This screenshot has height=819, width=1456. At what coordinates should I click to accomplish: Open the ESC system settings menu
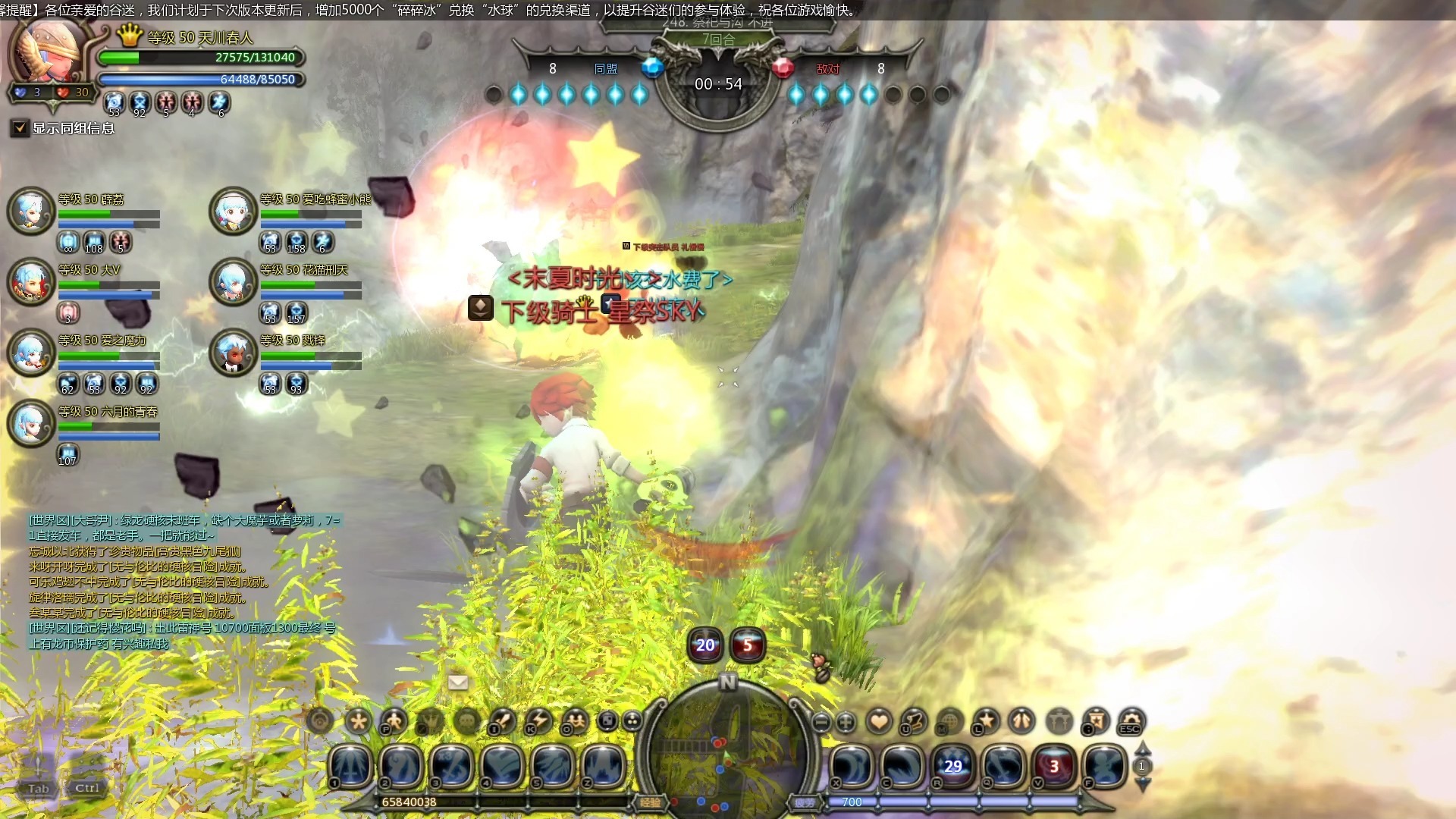click(1131, 721)
